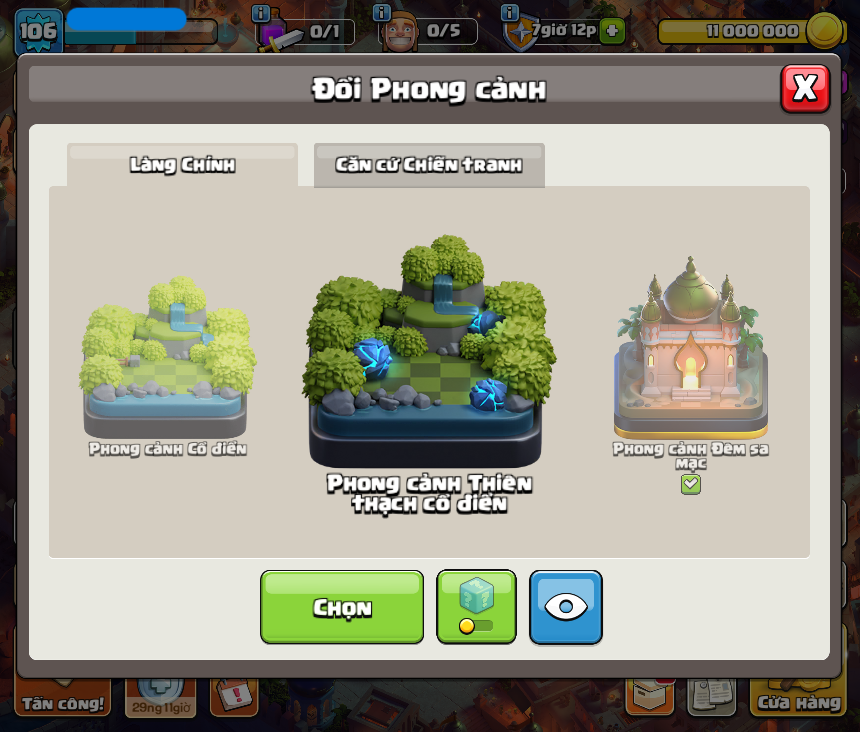Screen dimensions: 860x732
Task: Click the level 106 experience badge
Action: [x=38, y=30]
